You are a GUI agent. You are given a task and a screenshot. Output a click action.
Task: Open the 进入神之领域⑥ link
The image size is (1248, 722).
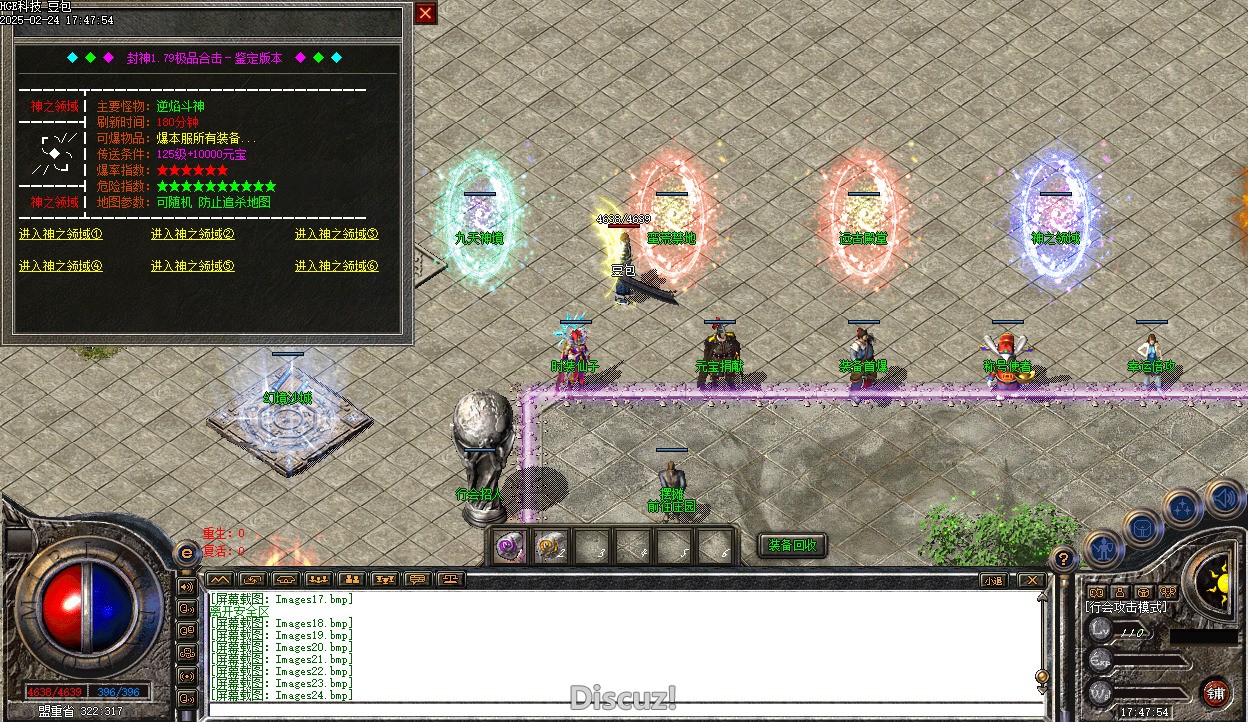(x=336, y=266)
